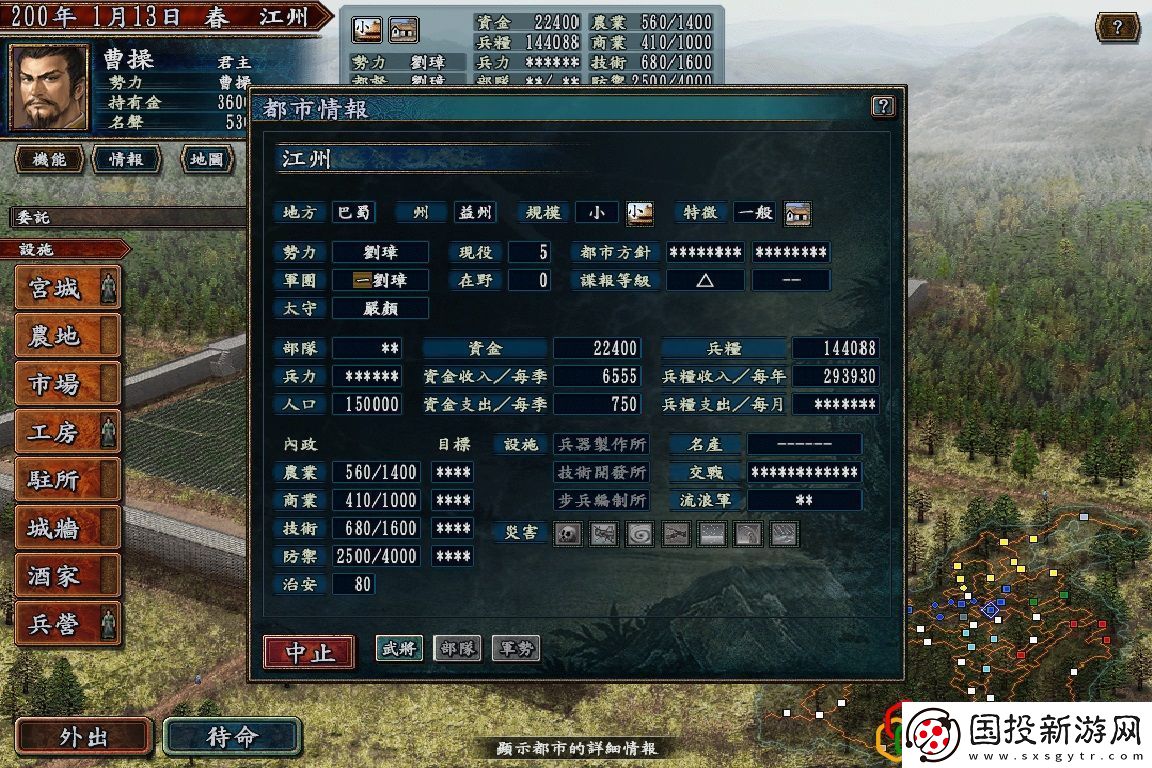Choose the 工房 workshop facility
This screenshot has width=1152, height=768.
click(68, 433)
